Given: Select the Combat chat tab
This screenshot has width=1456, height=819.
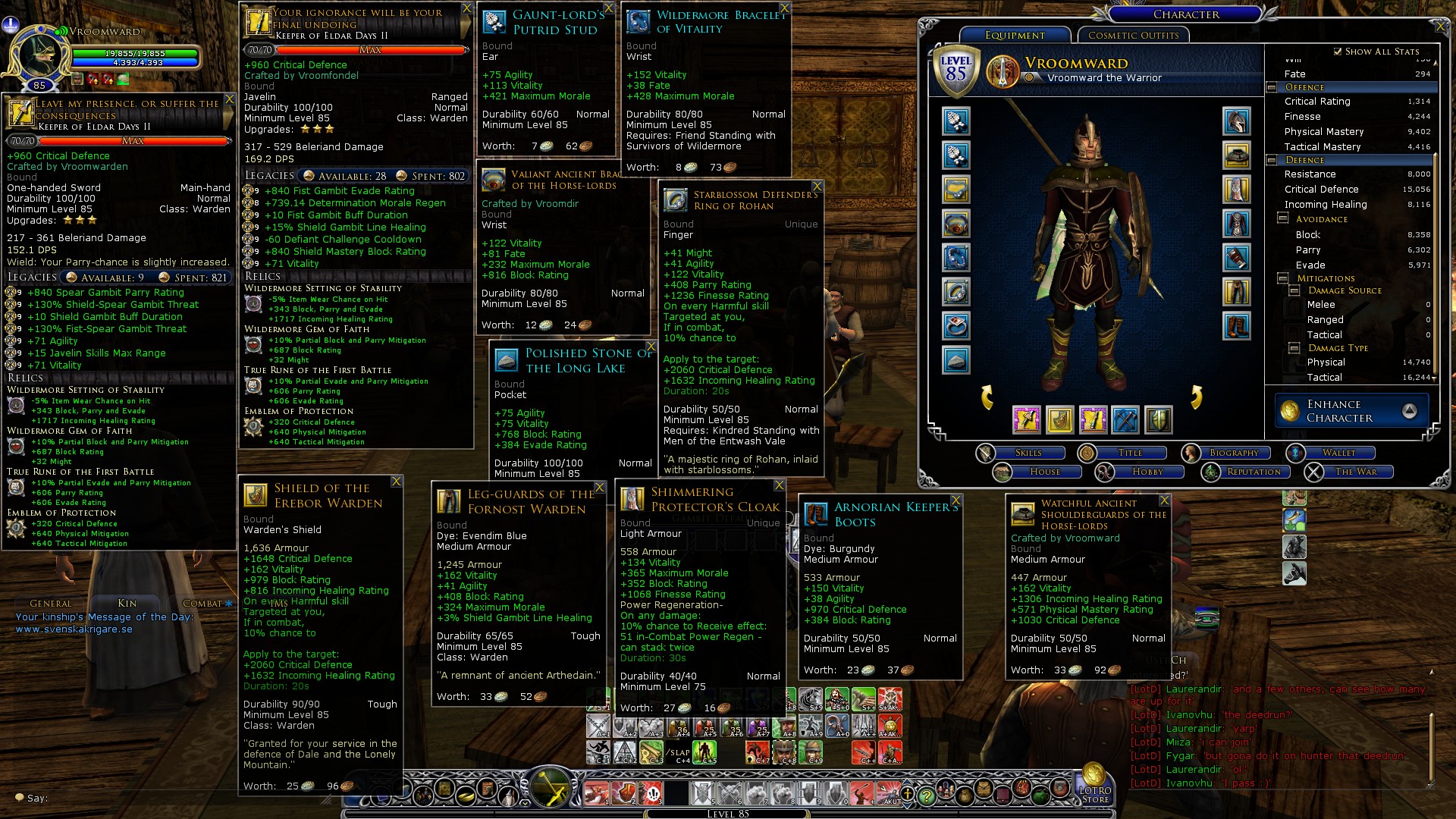Looking at the screenshot, I should click(x=202, y=604).
